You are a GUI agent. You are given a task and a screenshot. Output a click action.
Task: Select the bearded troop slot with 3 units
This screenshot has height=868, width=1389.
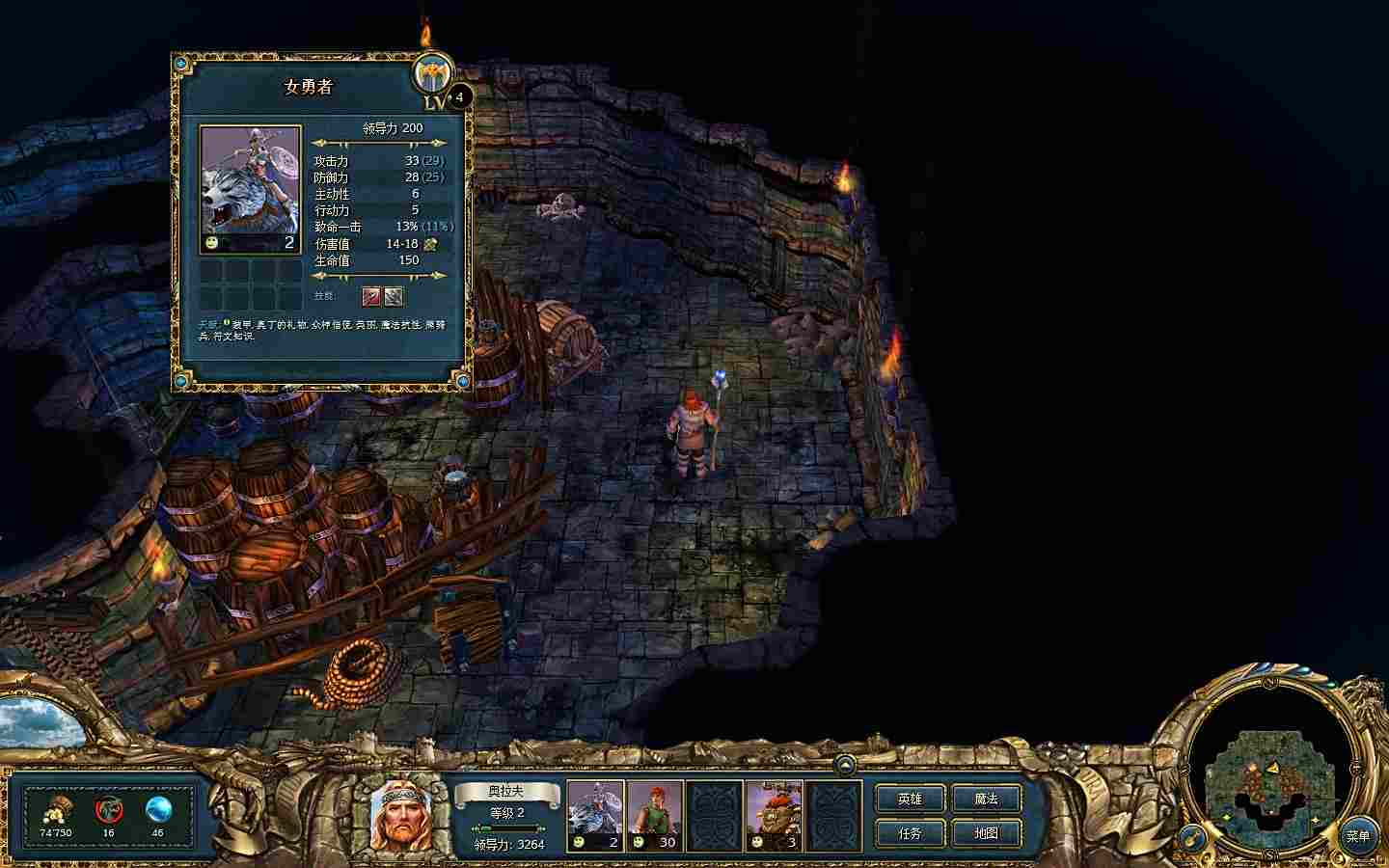(775, 815)
